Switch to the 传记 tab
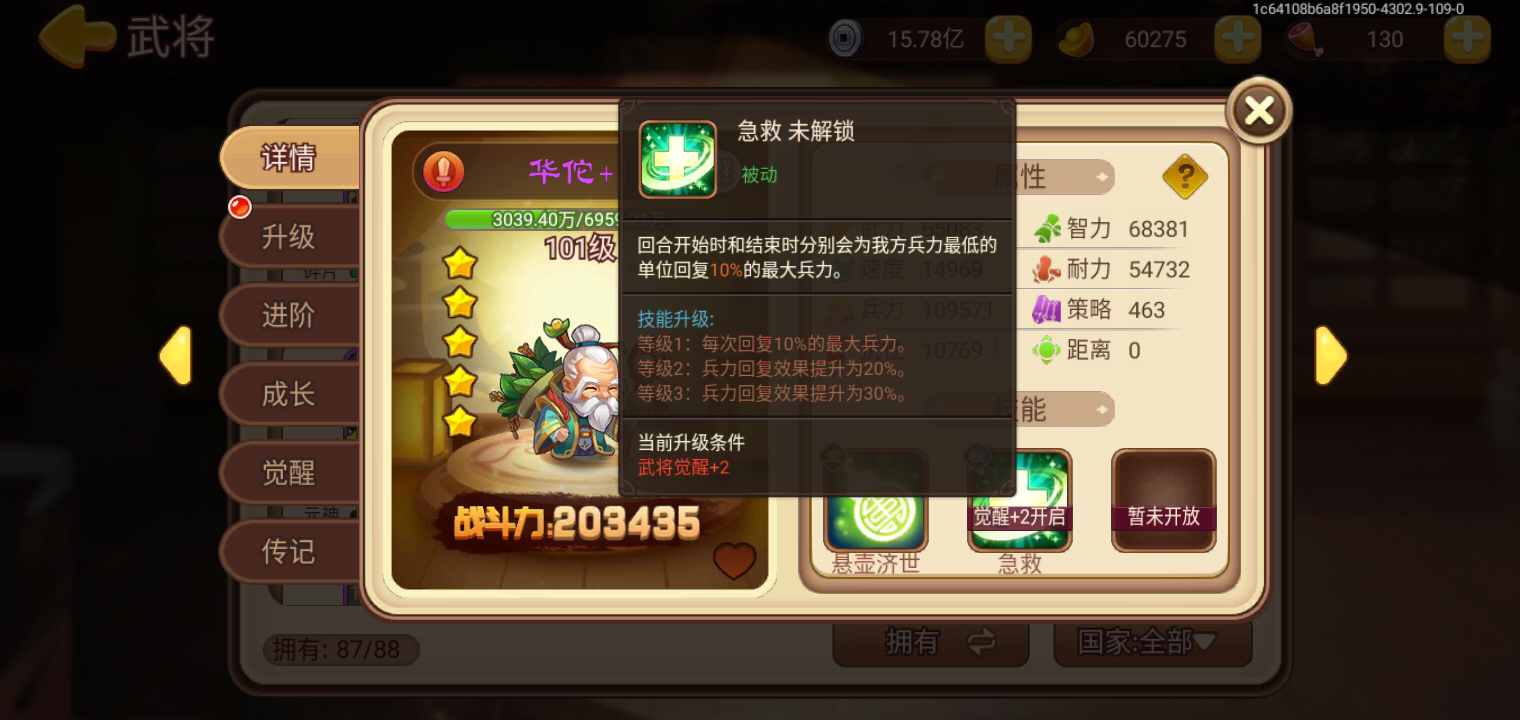 (288, 551)
